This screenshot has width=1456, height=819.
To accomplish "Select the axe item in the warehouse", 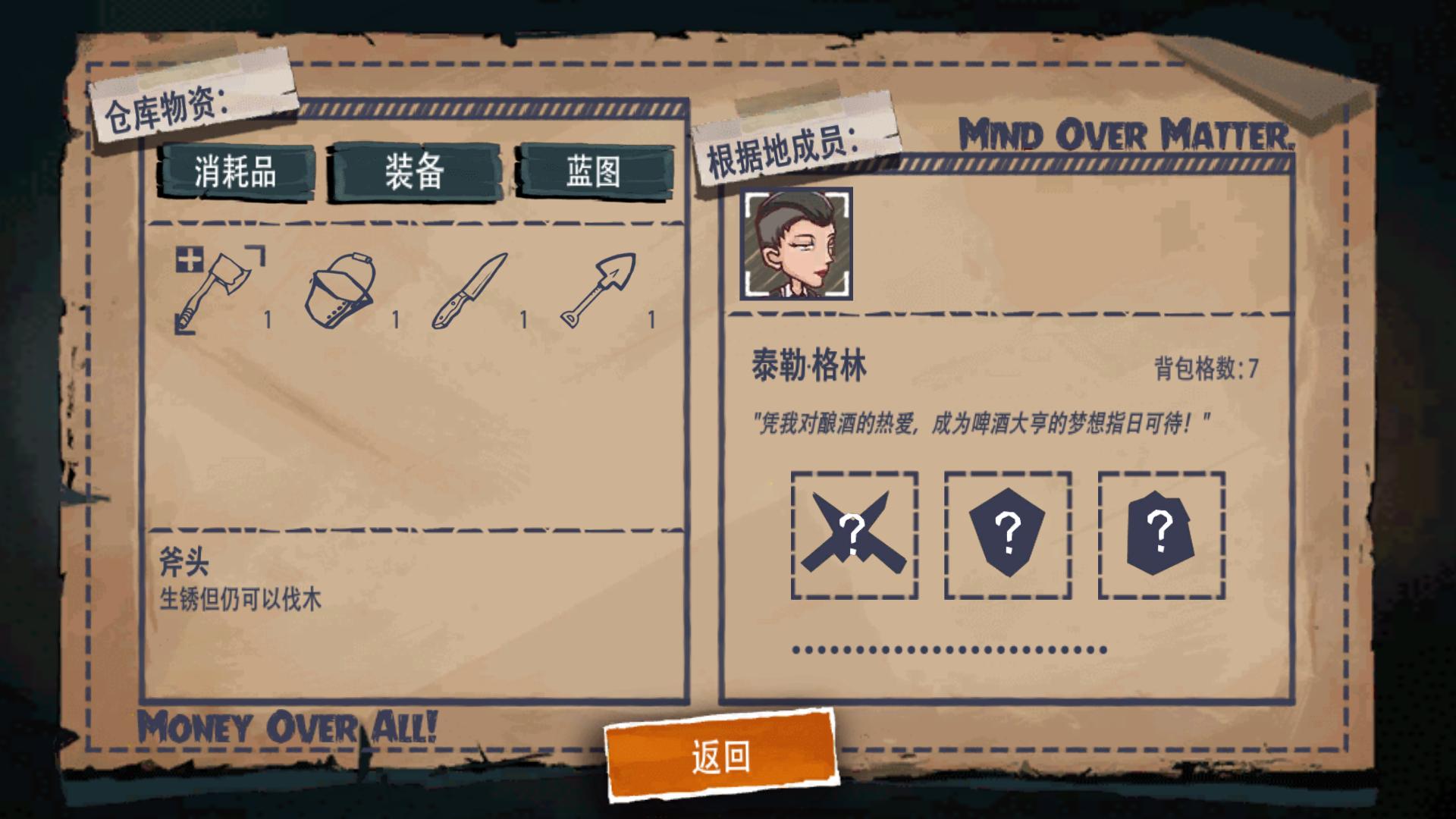I will coord(216,288).
